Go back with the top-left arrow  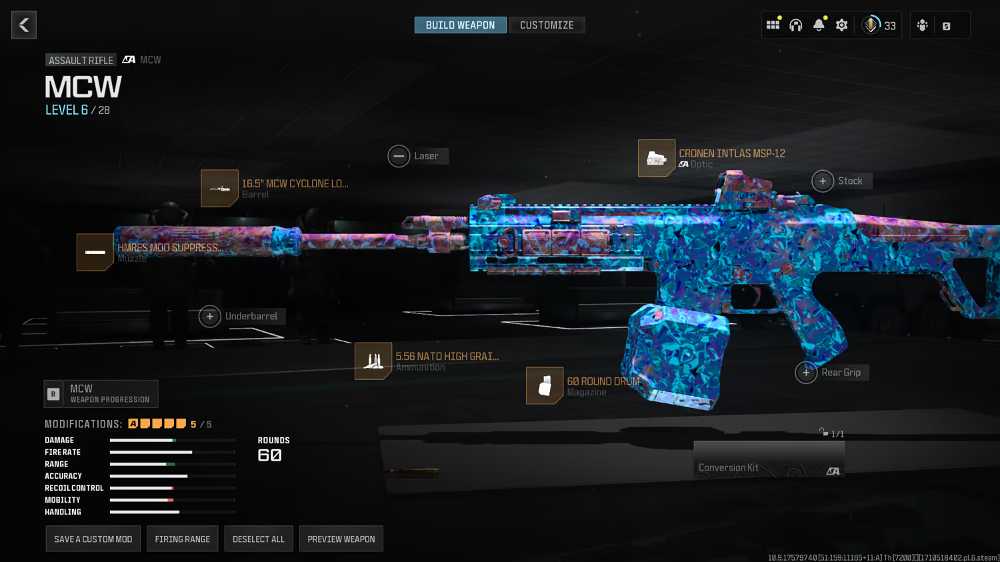coord(24,25)
